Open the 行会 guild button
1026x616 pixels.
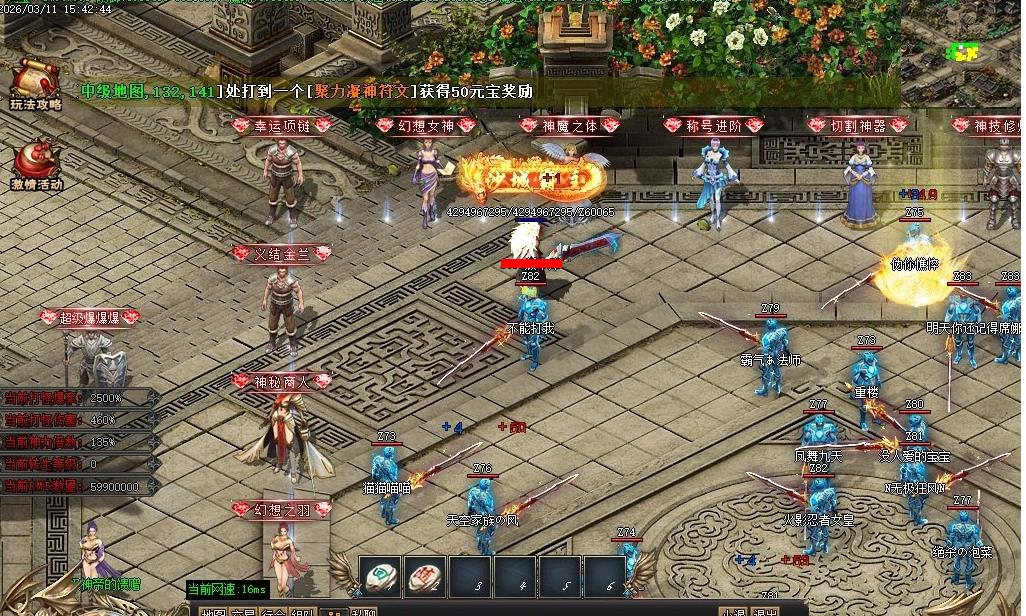[x=273, y=612]
